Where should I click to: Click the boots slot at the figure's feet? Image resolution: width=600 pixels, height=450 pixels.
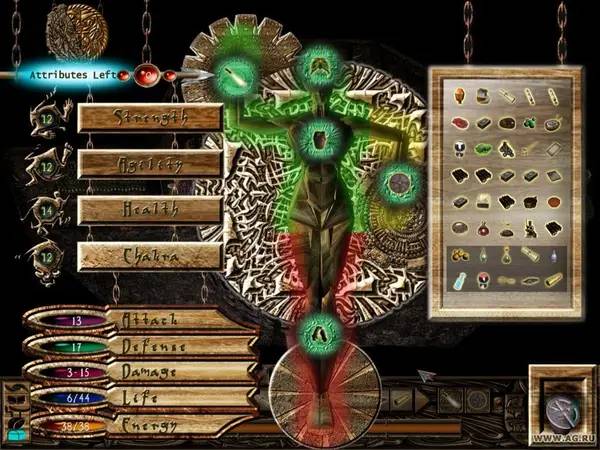[318, 326]
